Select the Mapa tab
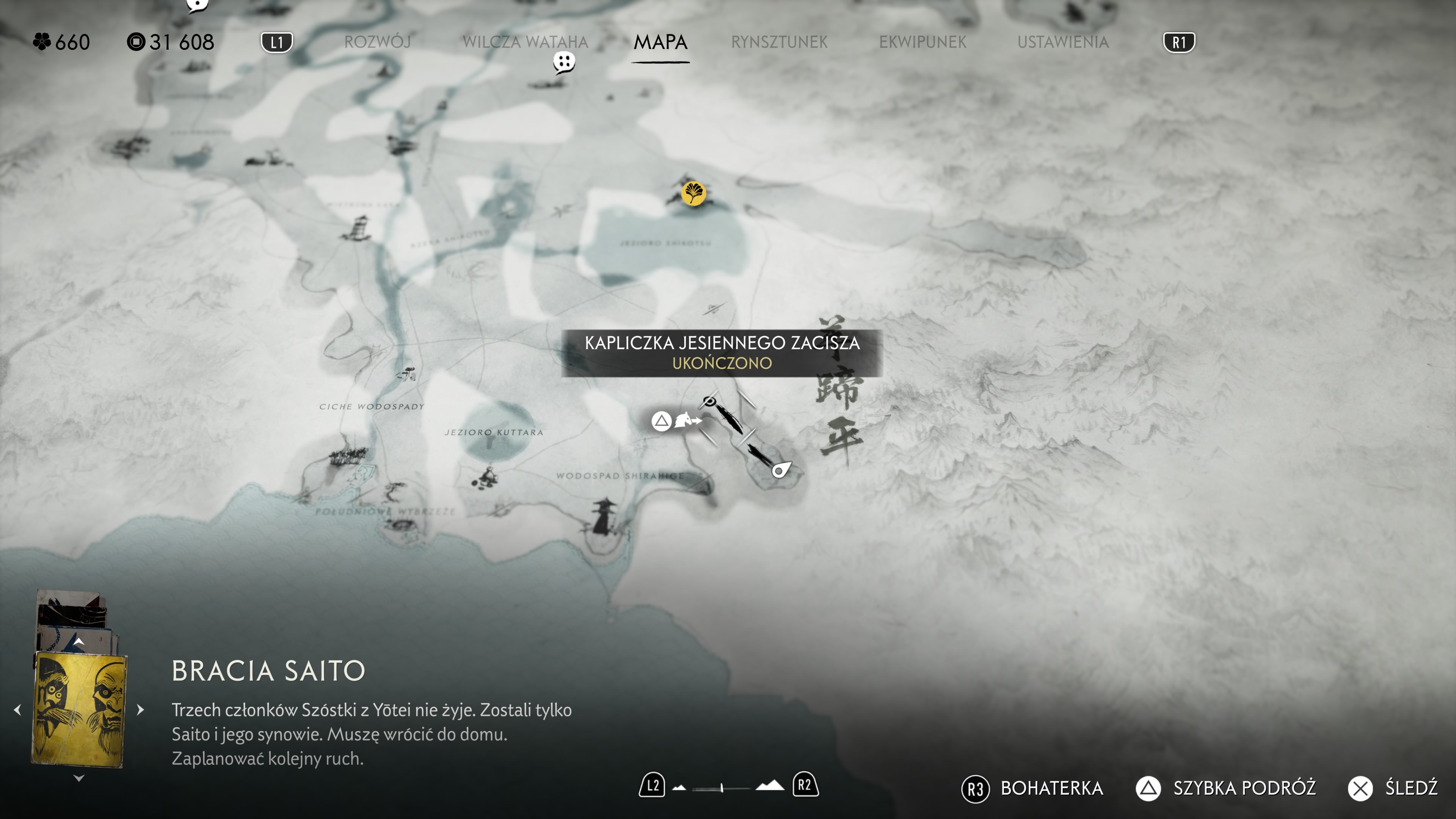The image size is (1456, 819). point(660,42)
